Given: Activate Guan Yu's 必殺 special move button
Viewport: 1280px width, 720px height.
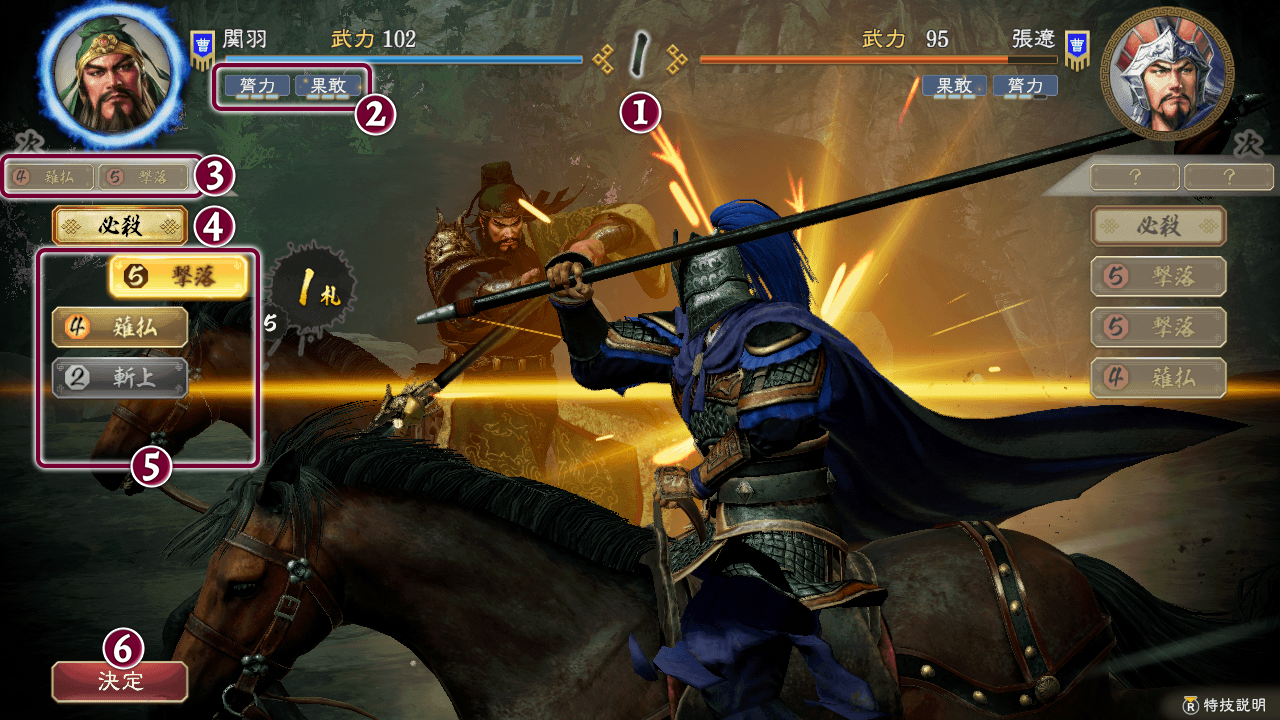Looking at the screenshot, I should point(120,226).
